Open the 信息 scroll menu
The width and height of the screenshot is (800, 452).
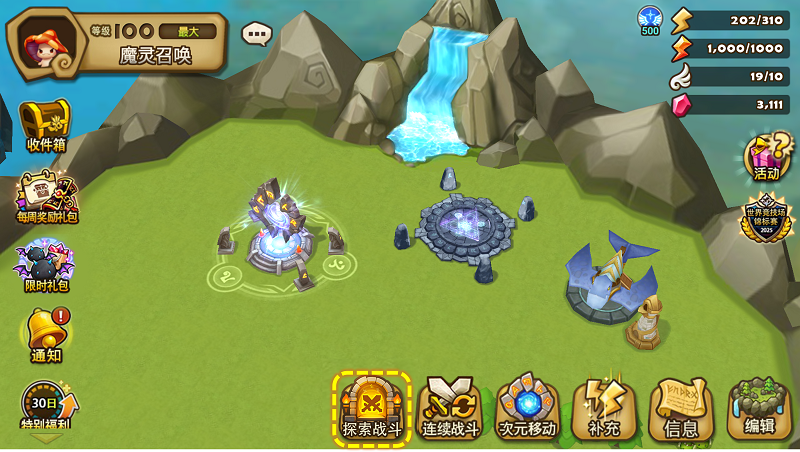[681, 408]
